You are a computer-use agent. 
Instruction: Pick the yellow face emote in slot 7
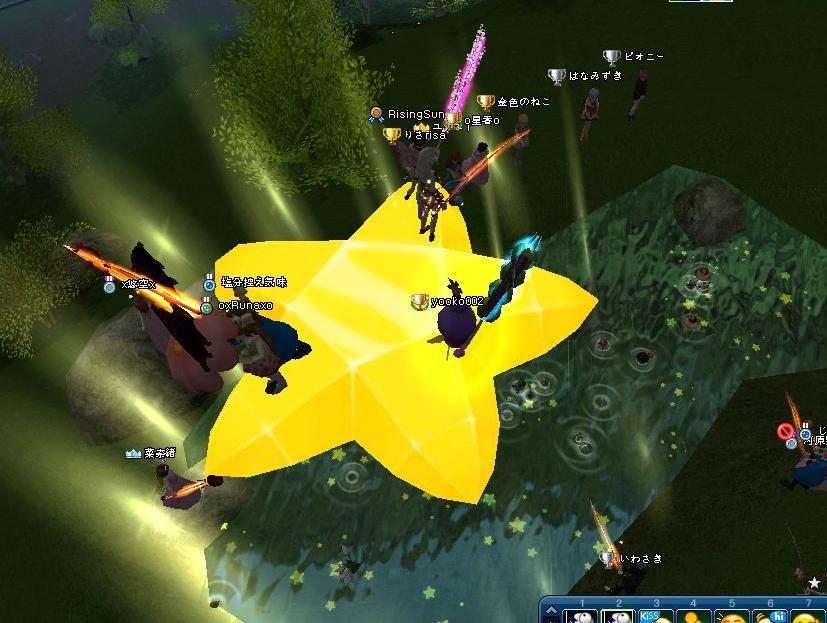[806, 616]
